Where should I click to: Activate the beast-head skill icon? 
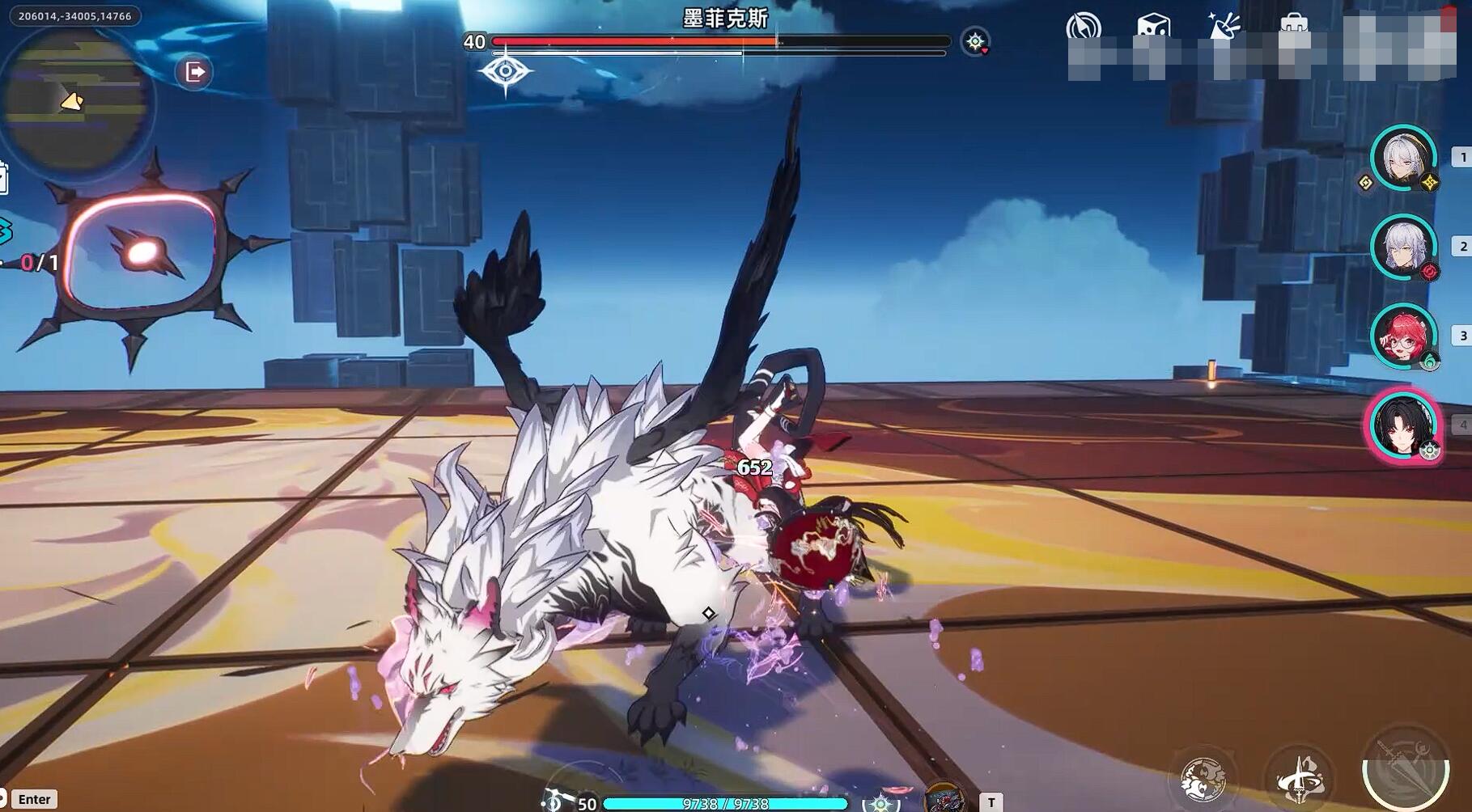point(1203,779)
